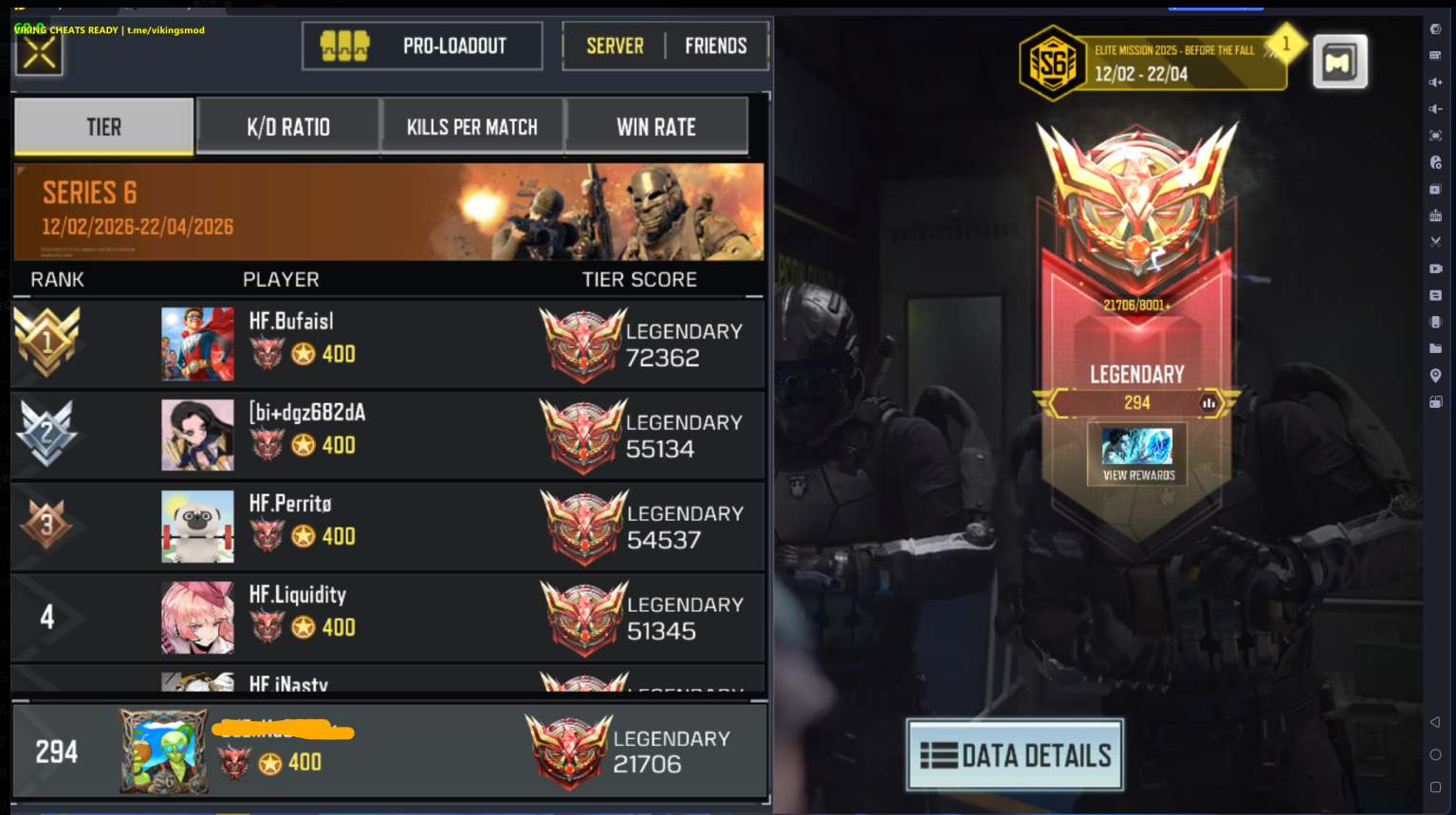The image size is (1456, 815).
Task: Click the volume up icon in the sidebar
Action: pos(1435,81)
